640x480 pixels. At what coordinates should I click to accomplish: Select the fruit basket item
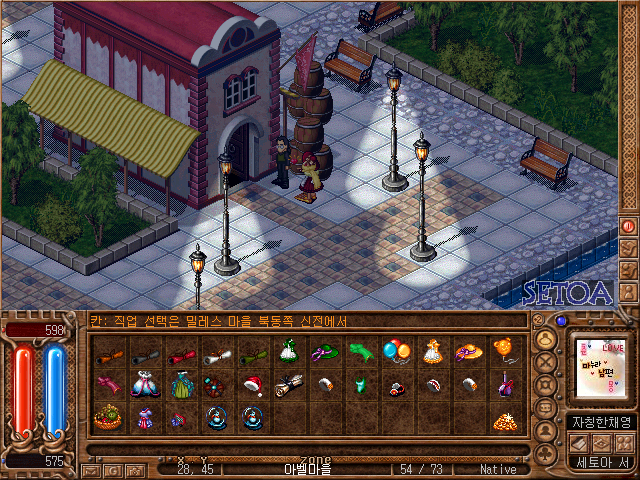tap(107, 417)
